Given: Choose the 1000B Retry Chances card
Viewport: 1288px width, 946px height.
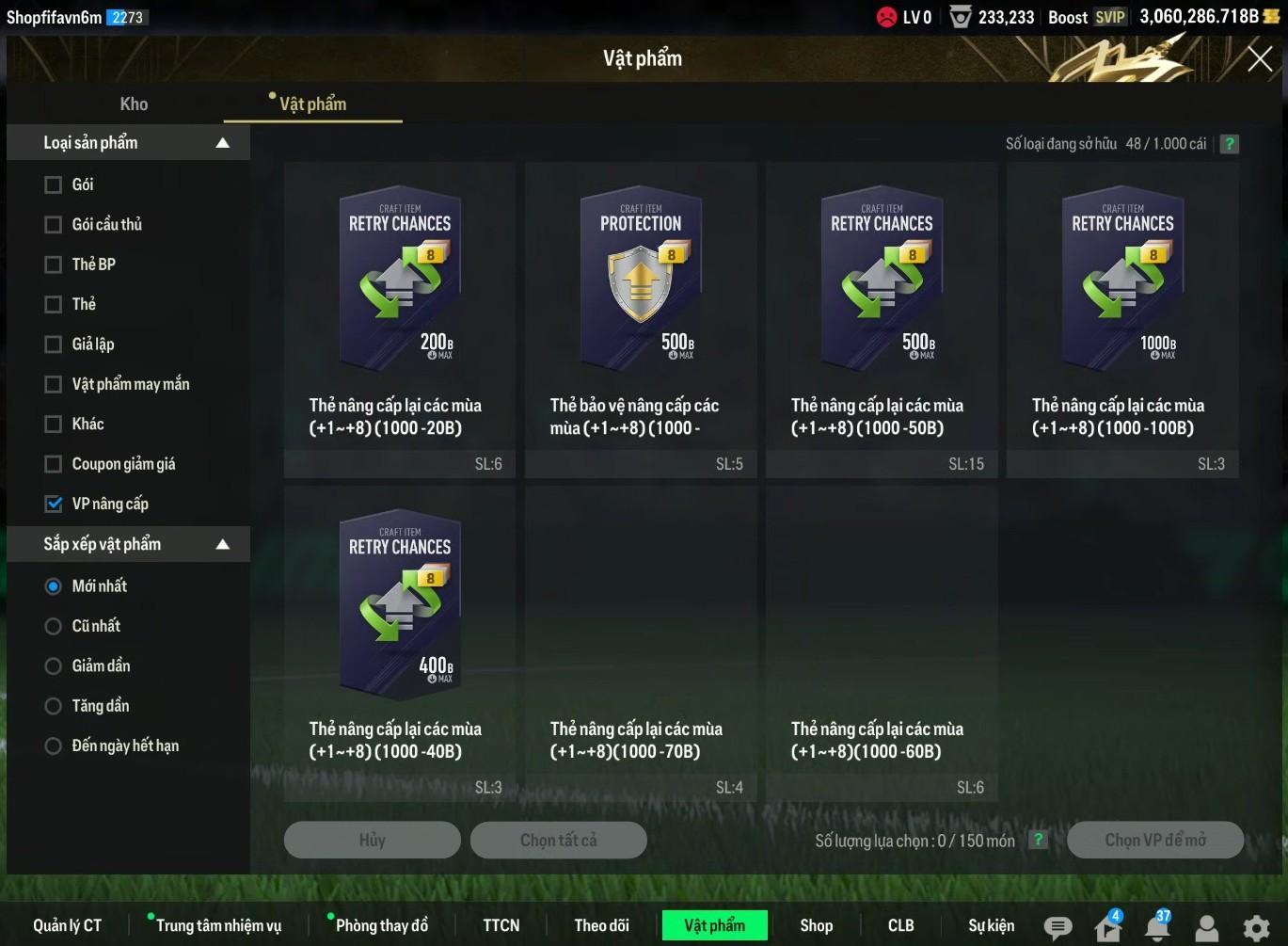Looking at the screenshot, I should [1122, 282].
